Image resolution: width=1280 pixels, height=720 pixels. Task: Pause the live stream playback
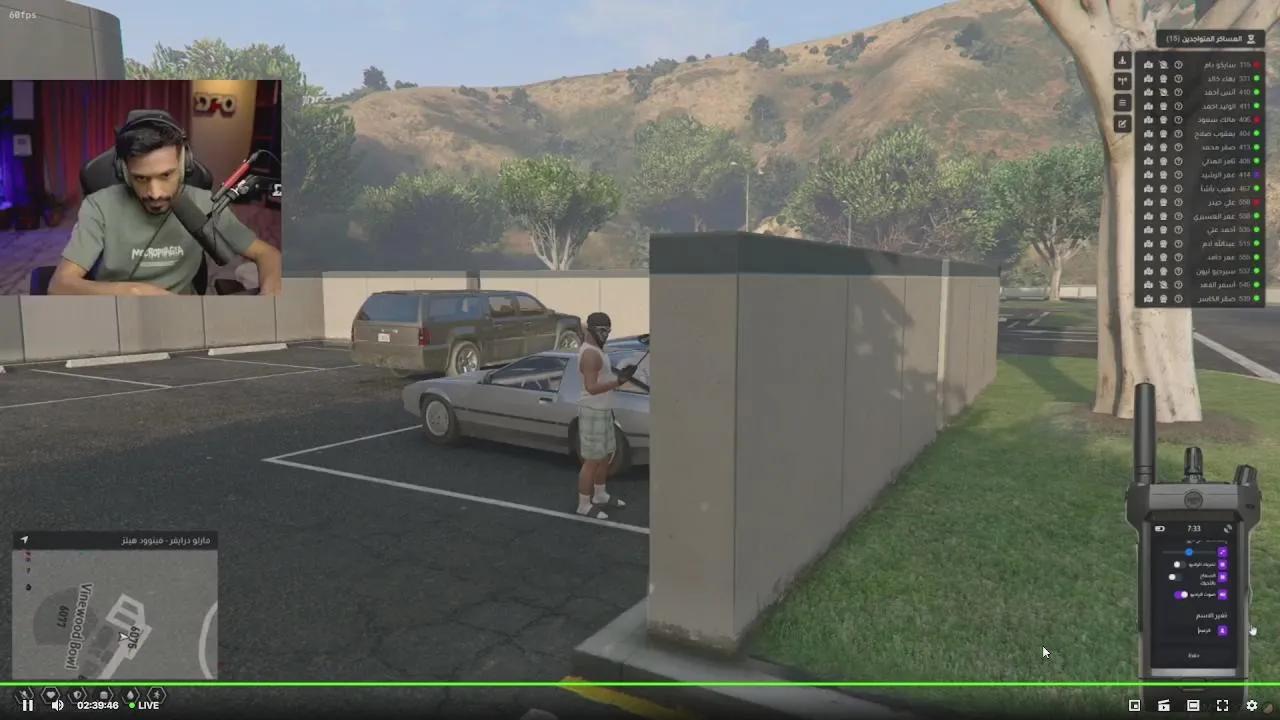tap(28, 705)
